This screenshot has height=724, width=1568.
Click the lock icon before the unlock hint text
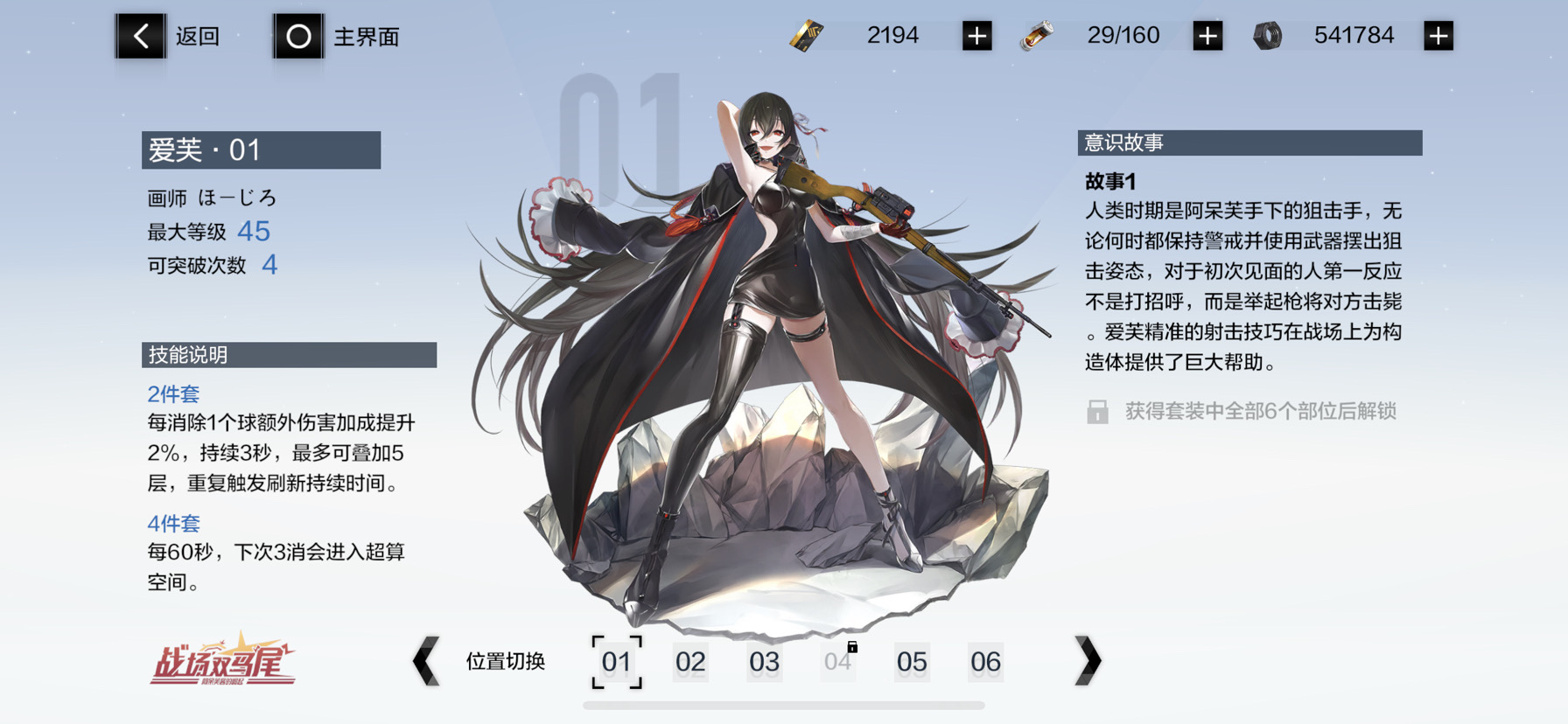pos(1097,410)
